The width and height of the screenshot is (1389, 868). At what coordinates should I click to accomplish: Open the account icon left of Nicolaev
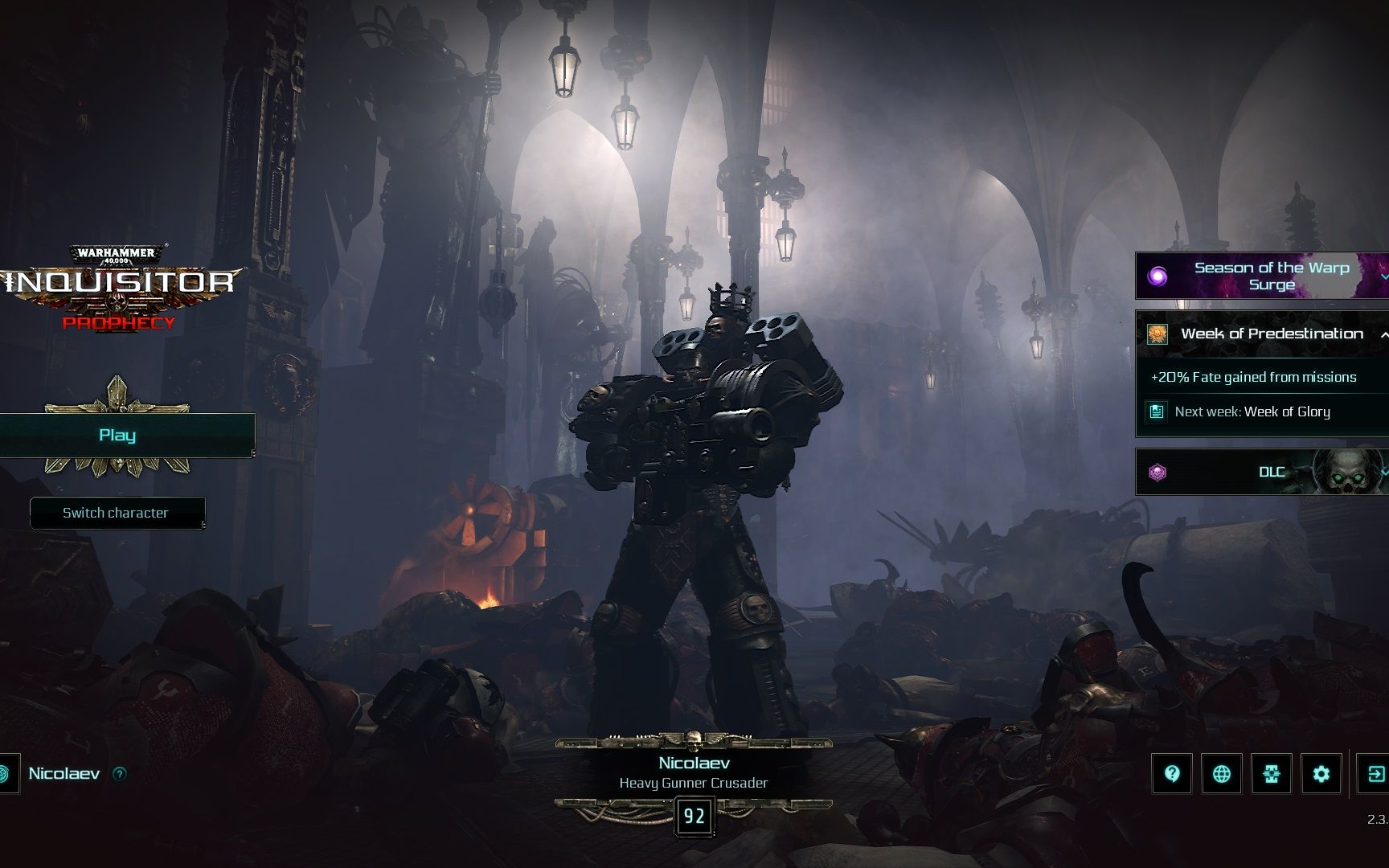coord(5,774)
